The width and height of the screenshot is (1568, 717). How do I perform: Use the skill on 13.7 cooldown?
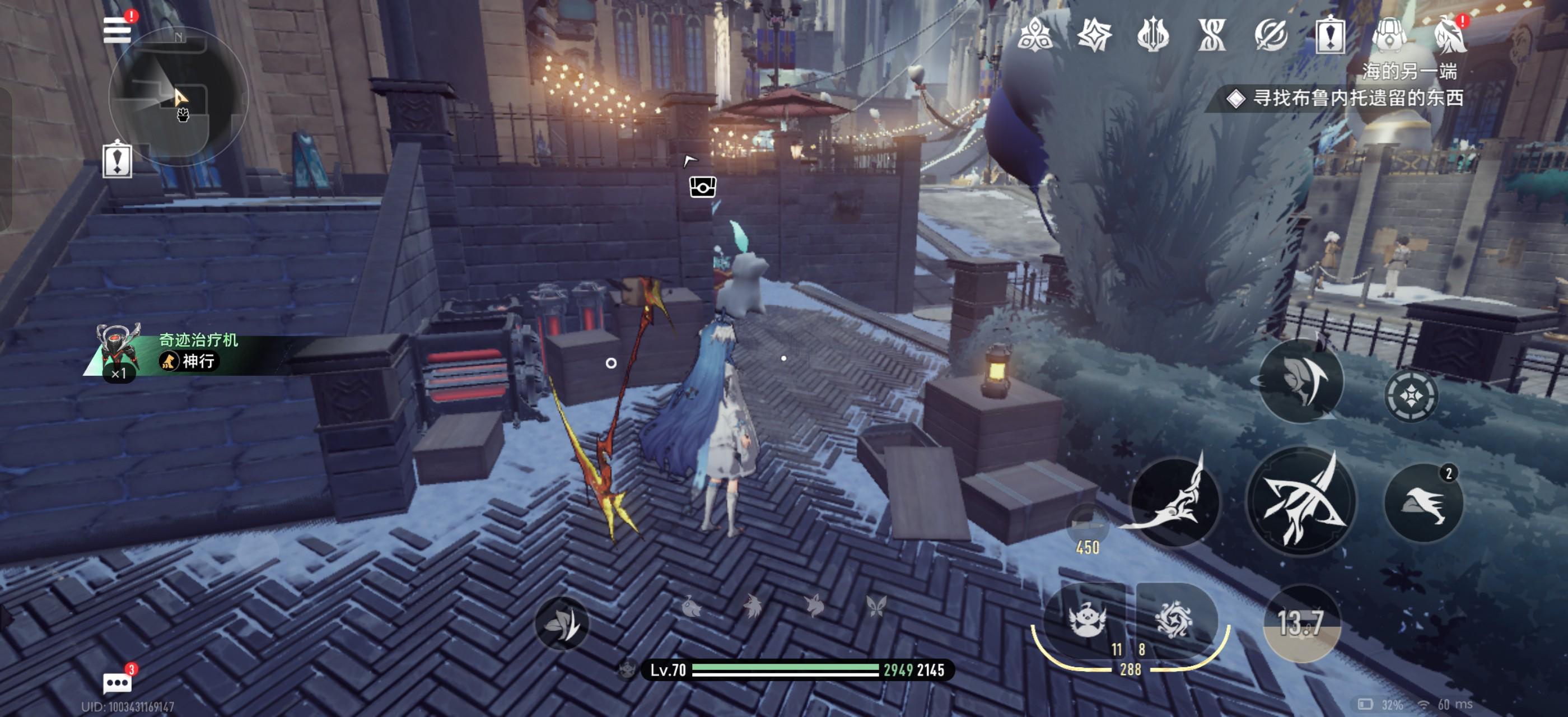(1301, 623)
